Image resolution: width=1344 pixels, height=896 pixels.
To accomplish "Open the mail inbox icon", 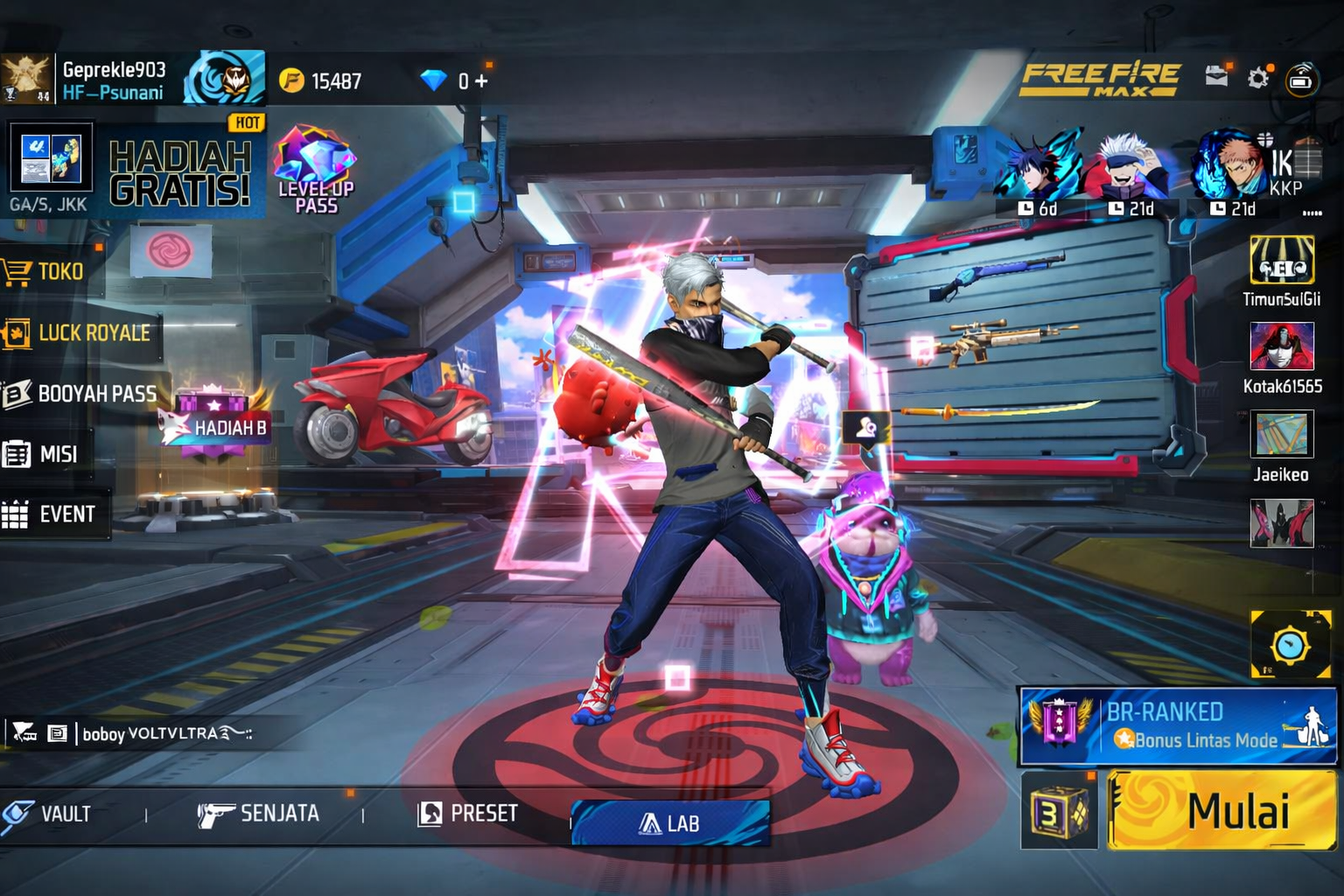I will coord(1215,77).
